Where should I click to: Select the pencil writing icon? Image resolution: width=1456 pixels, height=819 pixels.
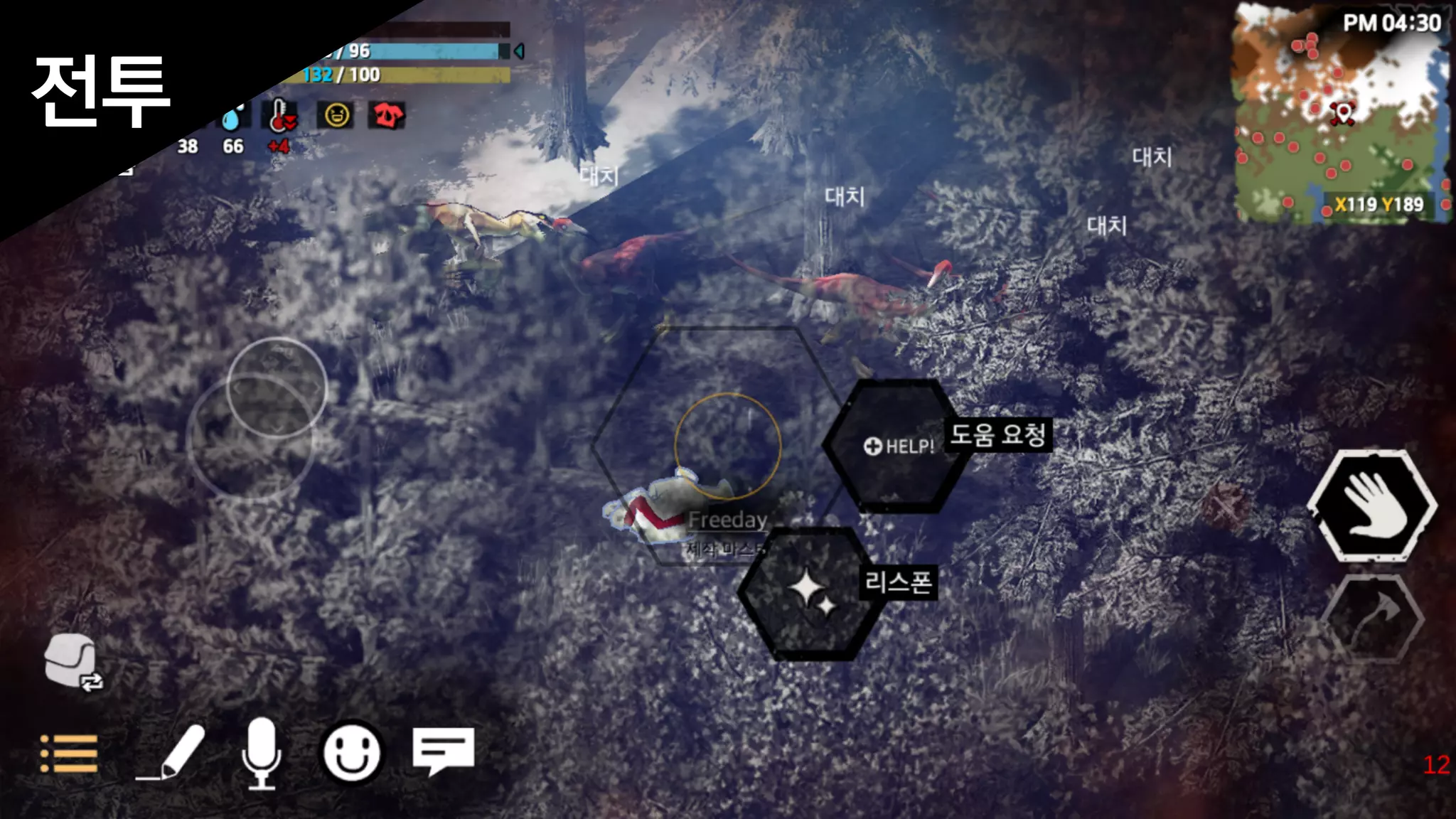point(171,753)
